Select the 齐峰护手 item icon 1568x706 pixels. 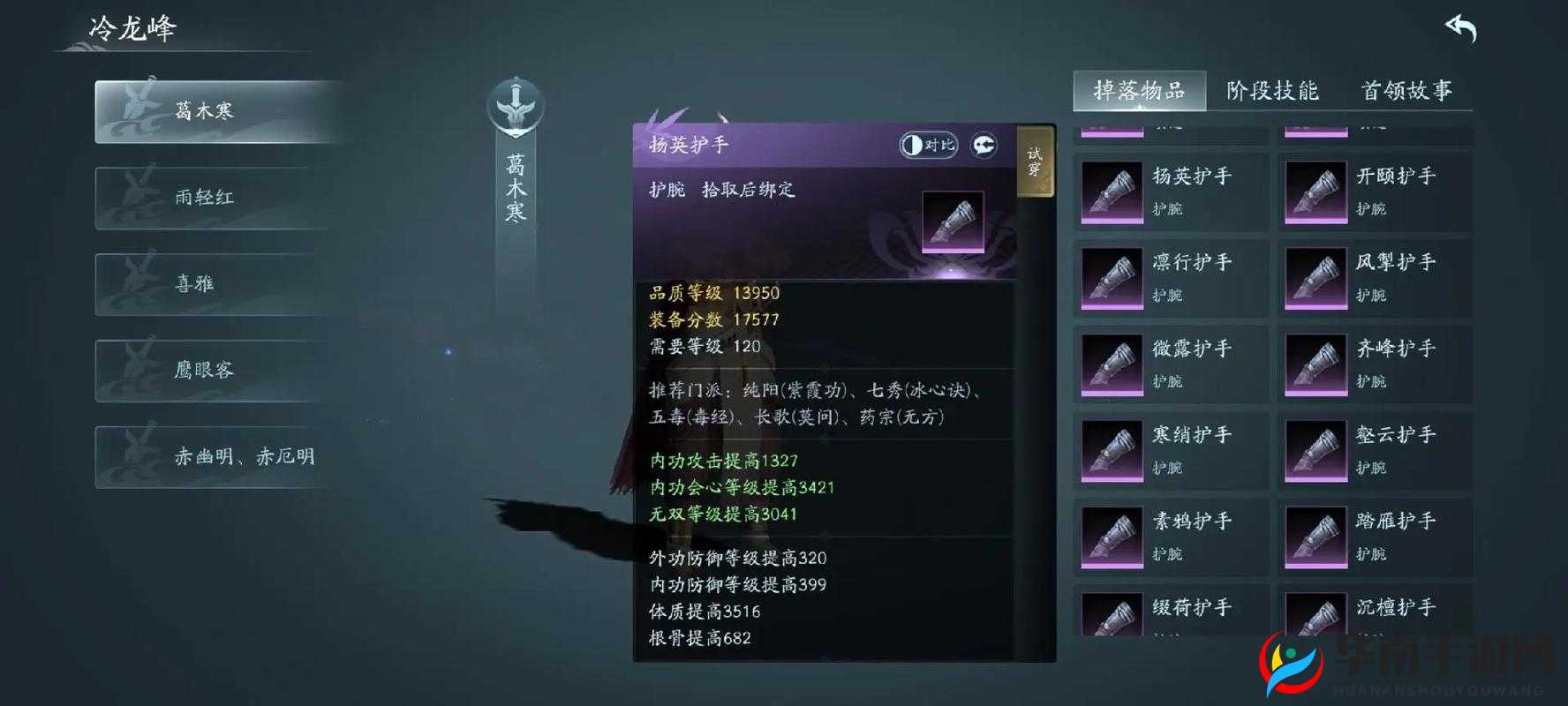[x=1316, y=364]
